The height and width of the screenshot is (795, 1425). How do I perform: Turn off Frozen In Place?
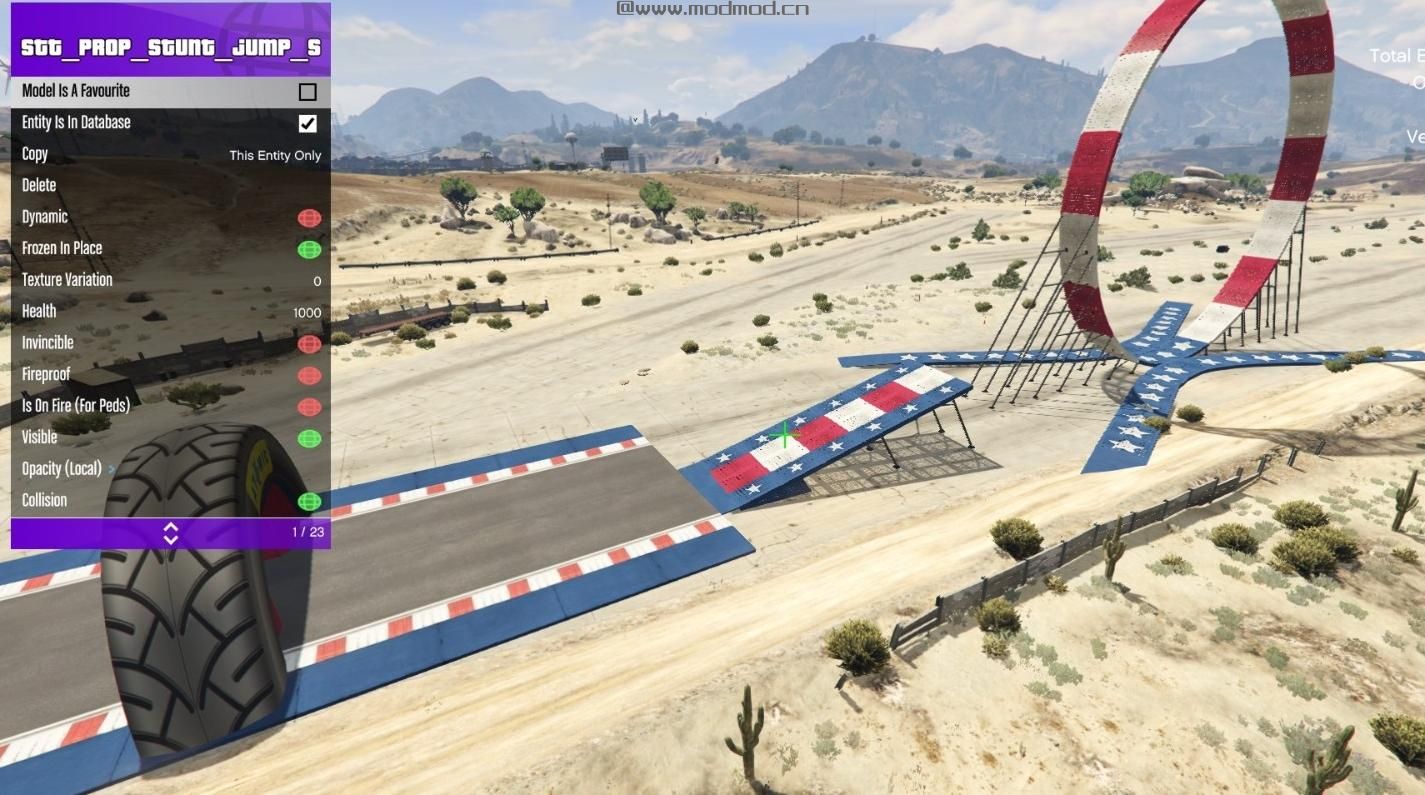coord(309,249)
